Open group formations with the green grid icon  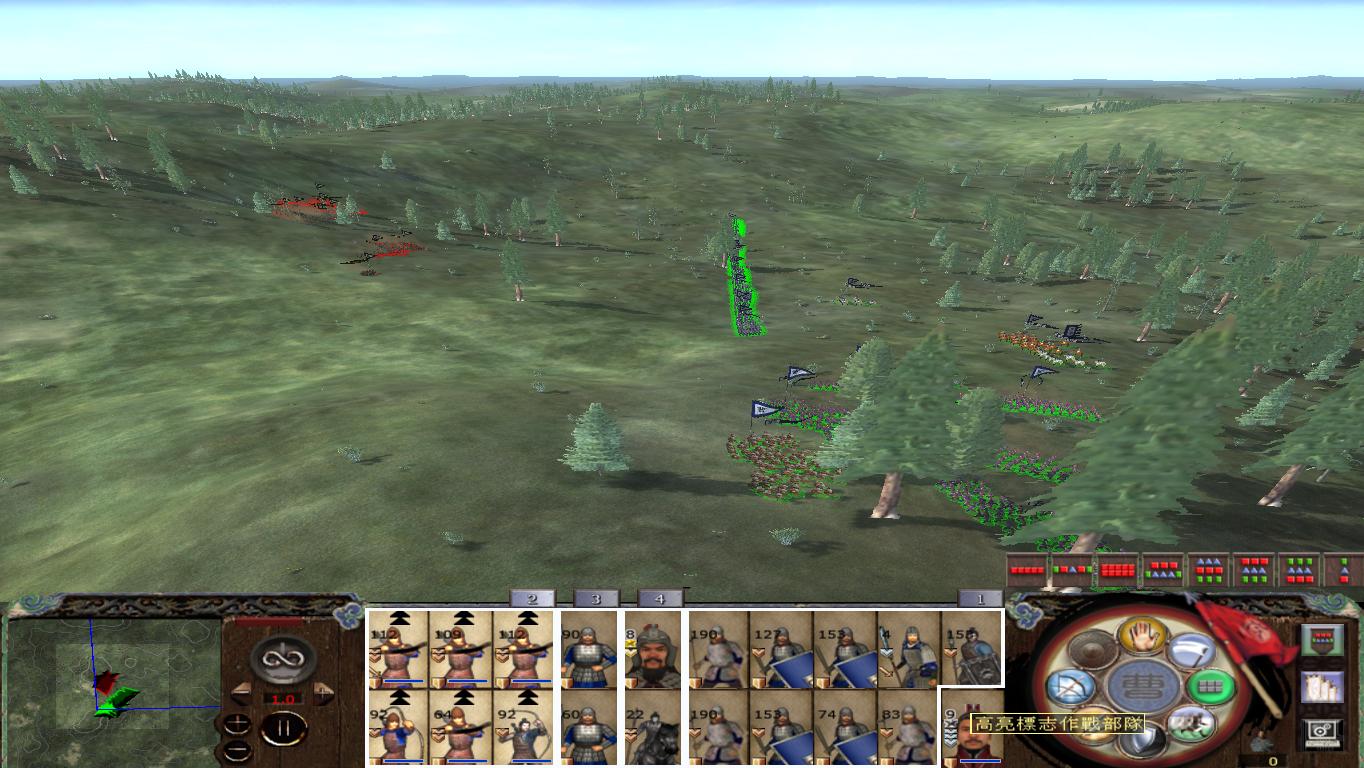click(x=1210, y=686)
